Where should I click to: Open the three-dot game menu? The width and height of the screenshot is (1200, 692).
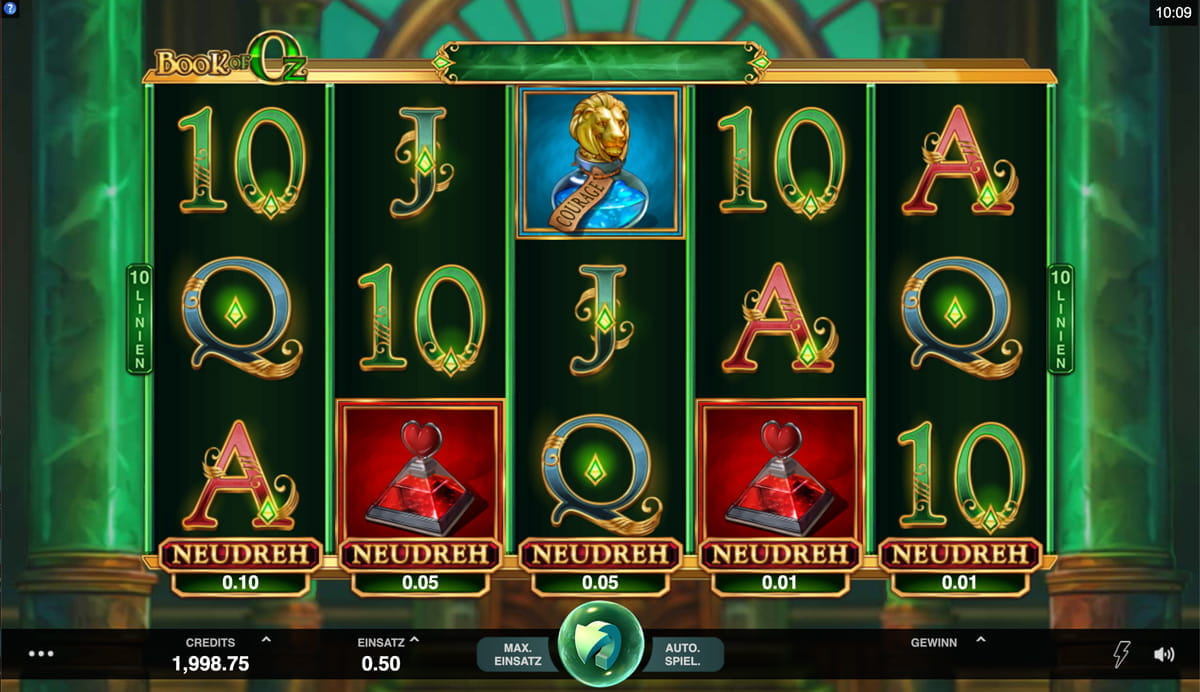(41, 654)
